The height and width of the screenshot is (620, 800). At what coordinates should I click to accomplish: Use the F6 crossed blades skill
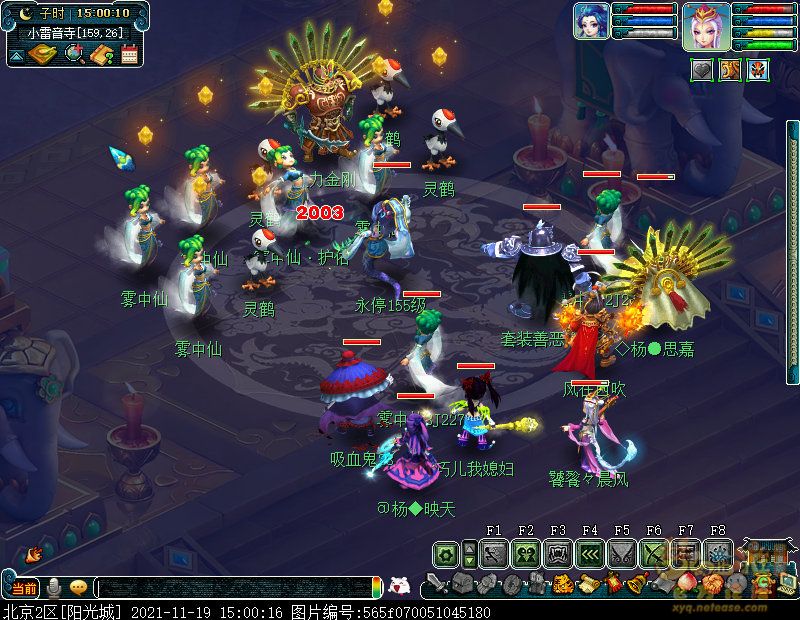click(654, 554)
